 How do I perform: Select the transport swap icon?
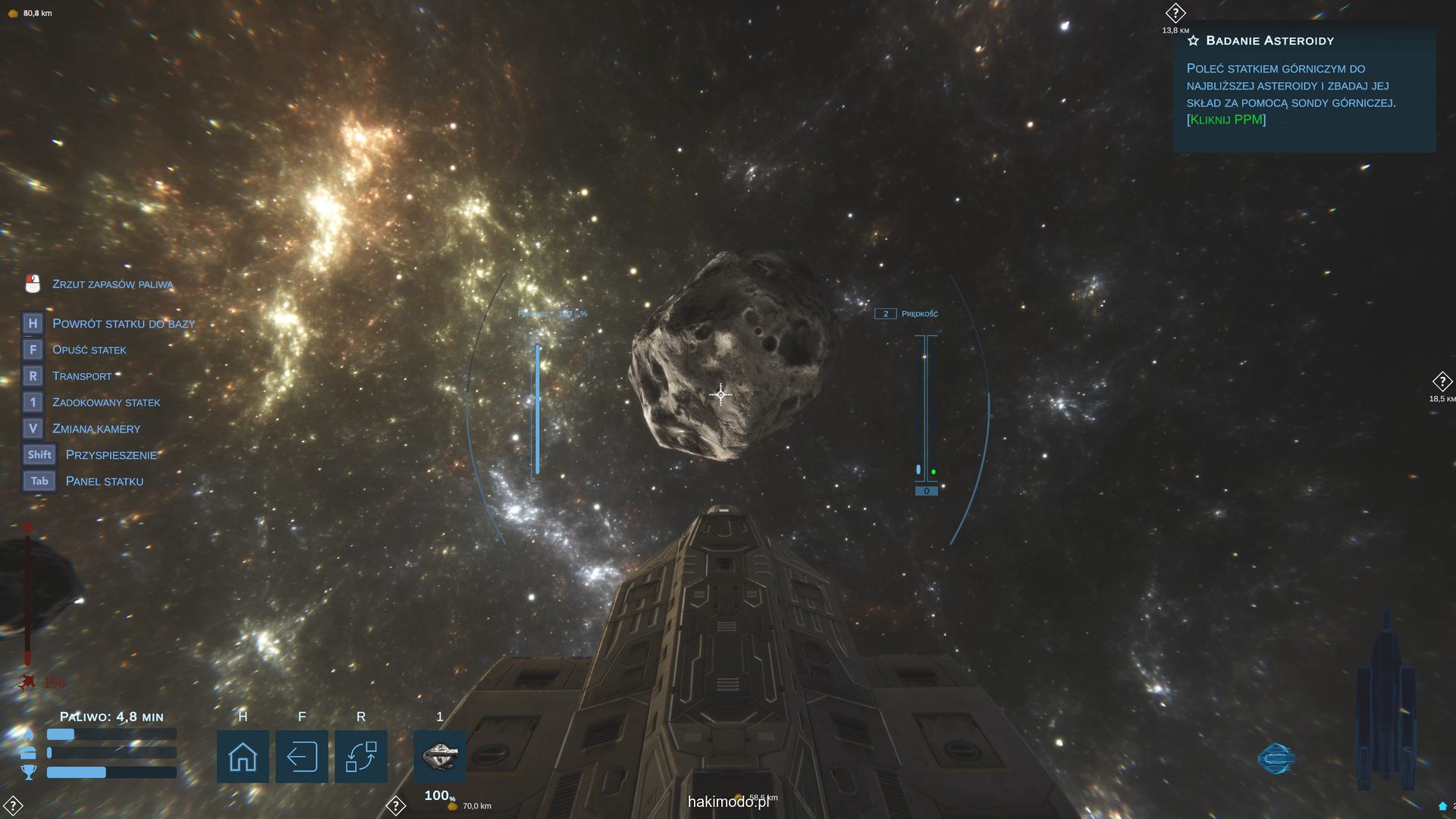coord(361,756)
